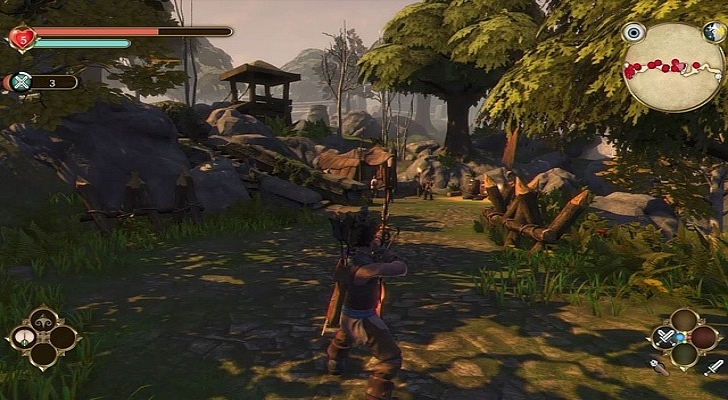This screenshot has height=400, width=728.
Task: Select the skull-topped club icon
Action: 658,367
